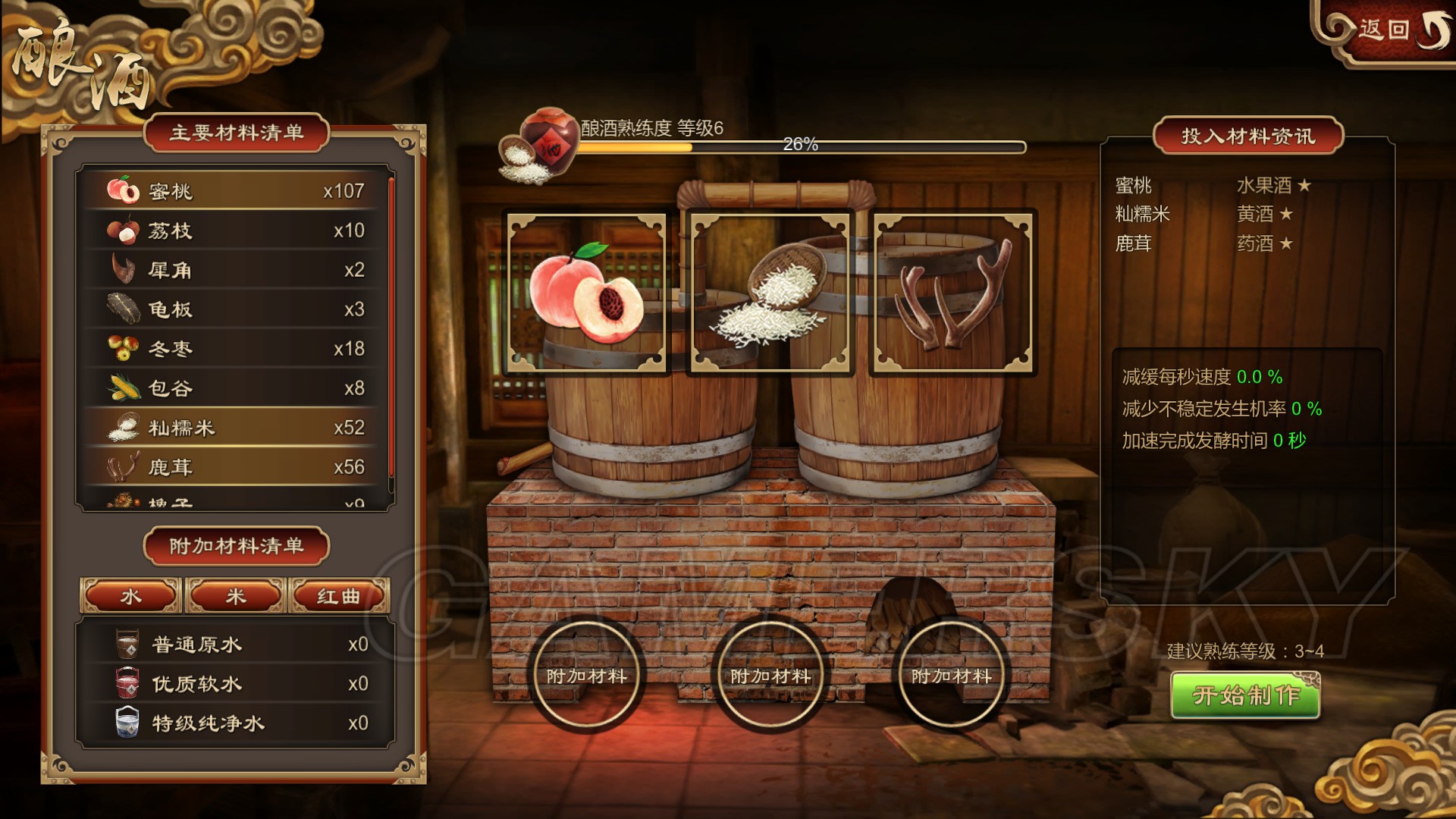Screen dimensions: 1456x819
Task: Select 蜜桃 in the main material list
Action: coord(237,191)
